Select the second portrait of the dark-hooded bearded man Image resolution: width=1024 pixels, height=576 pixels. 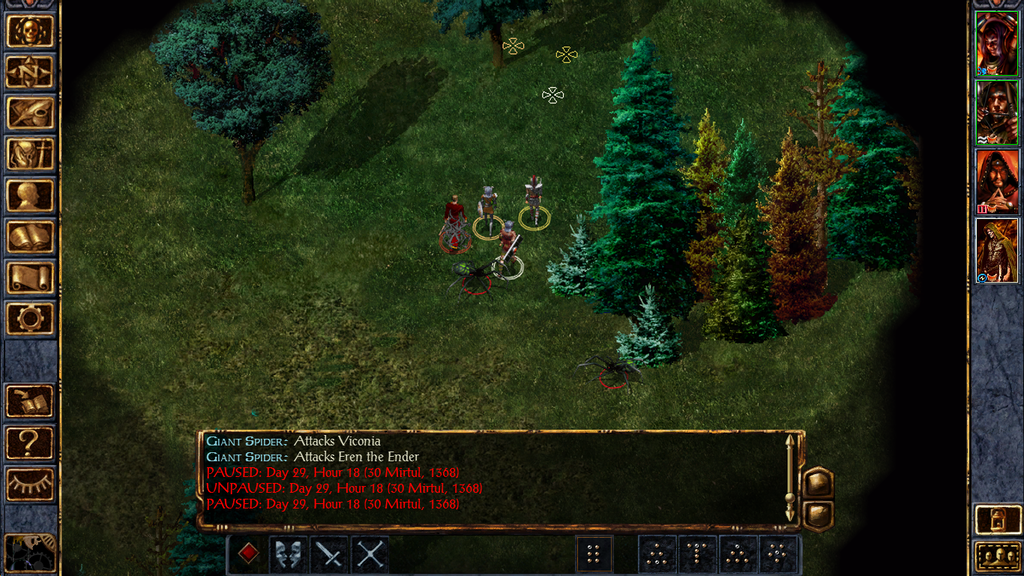(x=996, y=113)
